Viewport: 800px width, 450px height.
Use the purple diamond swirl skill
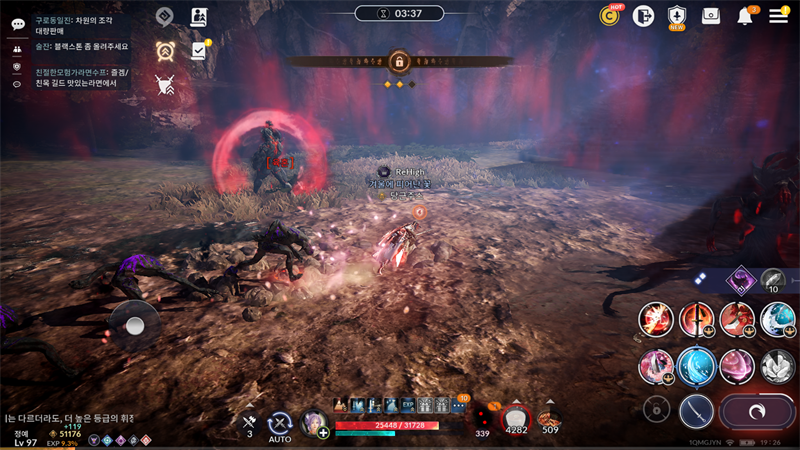[x=741, y=280]
